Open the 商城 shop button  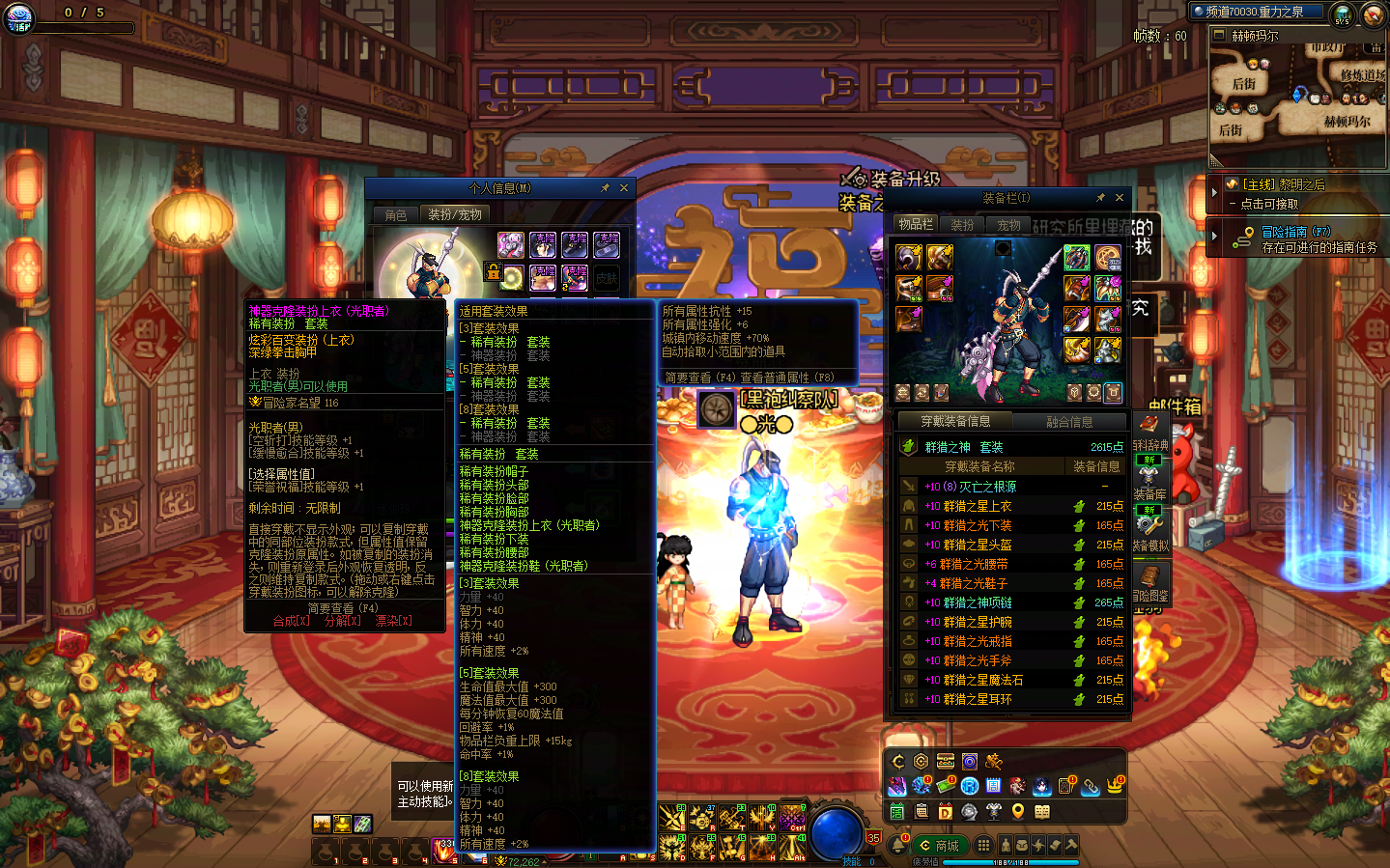[x=939, y=846]
